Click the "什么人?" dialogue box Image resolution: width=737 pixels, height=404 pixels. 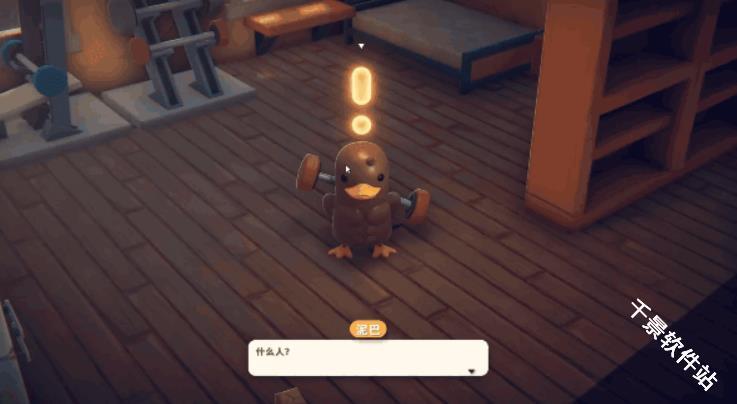point(367,358)
